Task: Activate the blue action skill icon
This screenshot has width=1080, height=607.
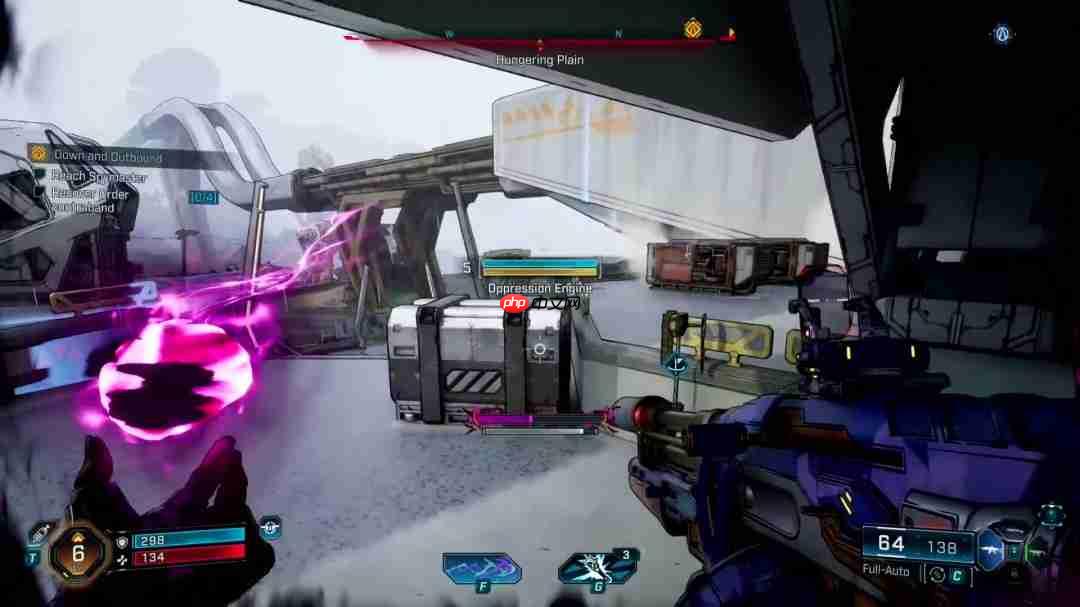Action: point(482,568)
